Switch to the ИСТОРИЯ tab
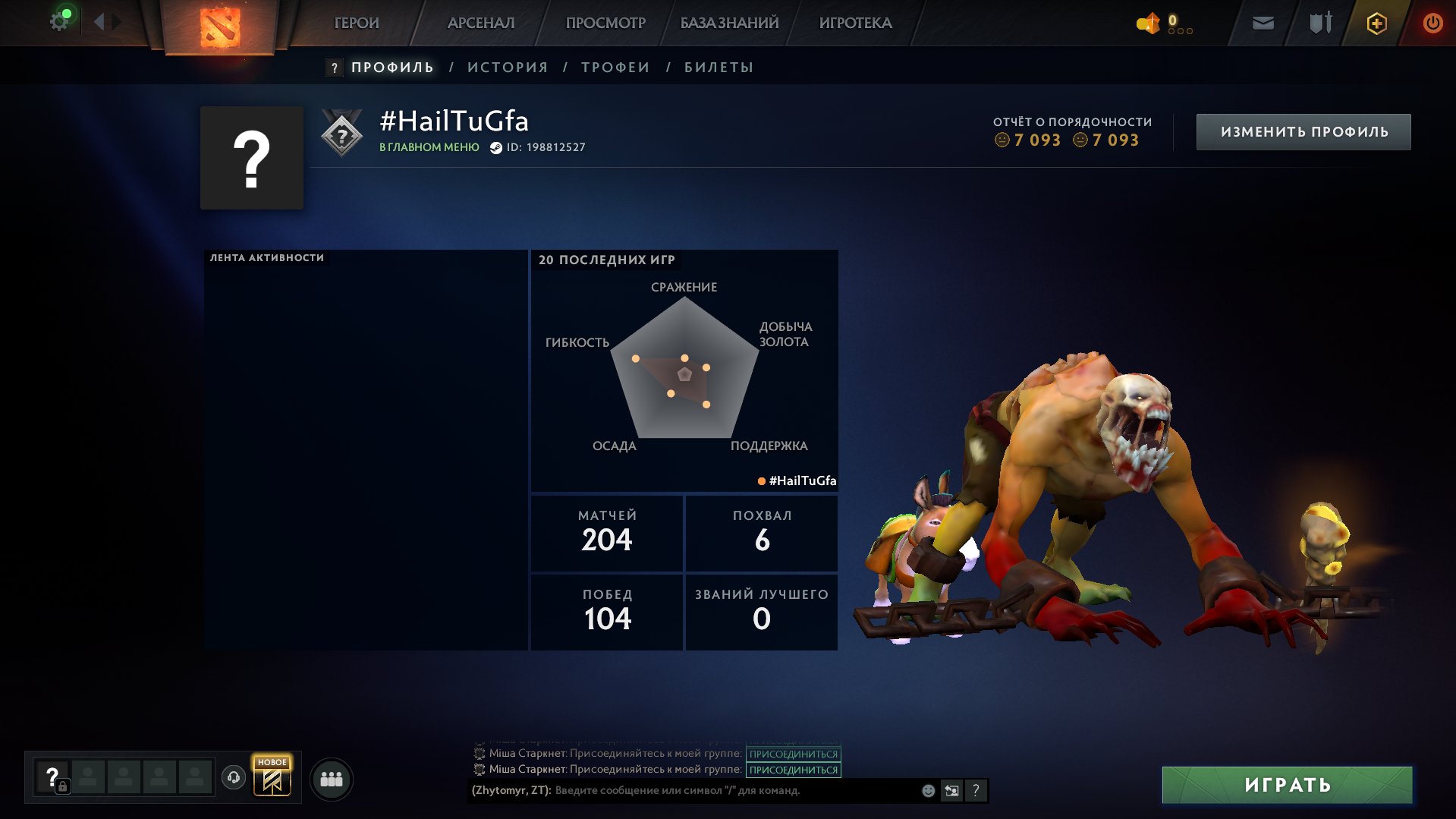This screenshot has height=819, width=1456. point(507,67)
